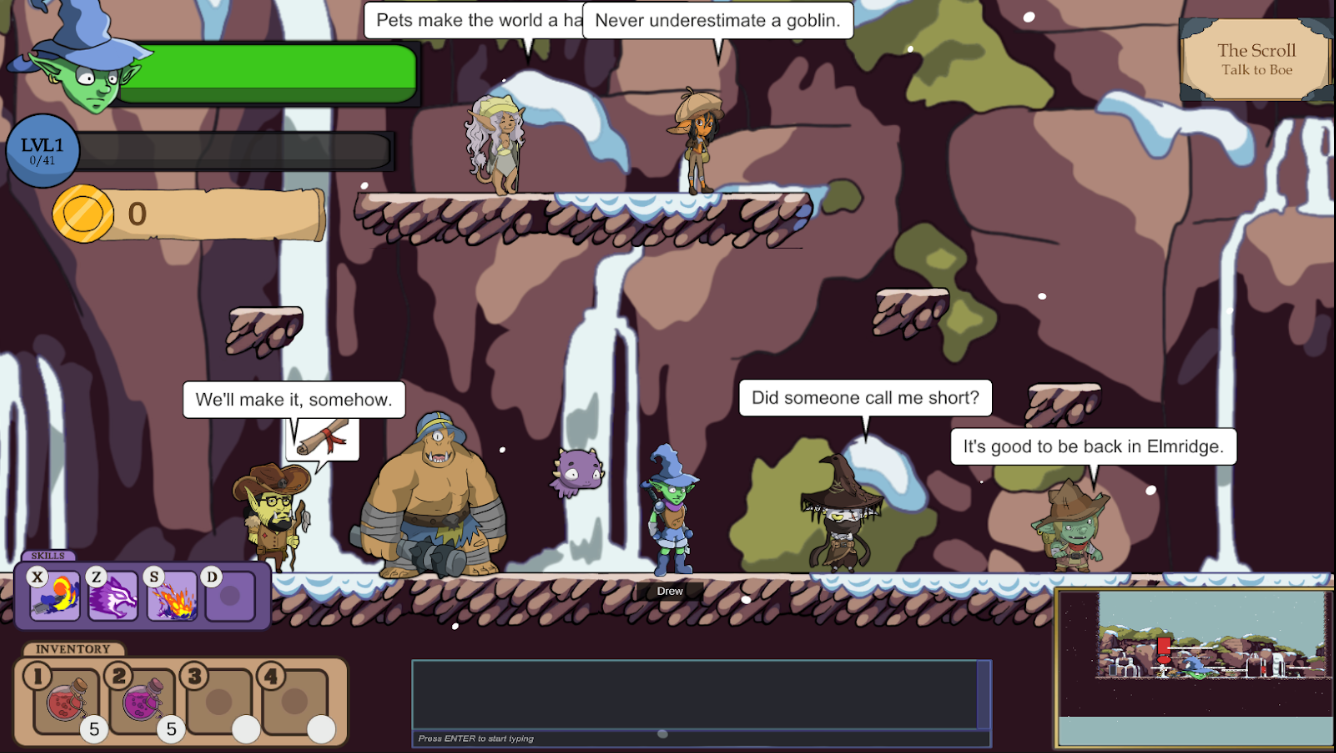Expand the SKILLS panel header

coord(48,555)
